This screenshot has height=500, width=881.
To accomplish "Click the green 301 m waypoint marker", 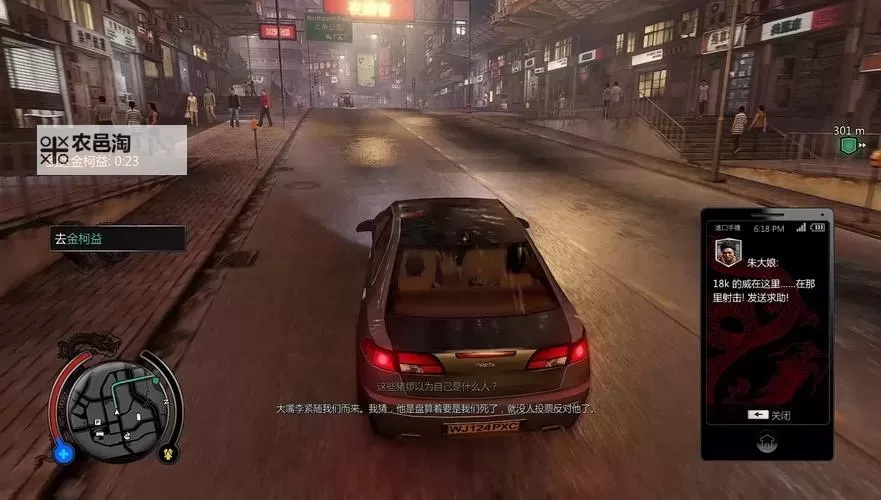I will click(848, 146).
